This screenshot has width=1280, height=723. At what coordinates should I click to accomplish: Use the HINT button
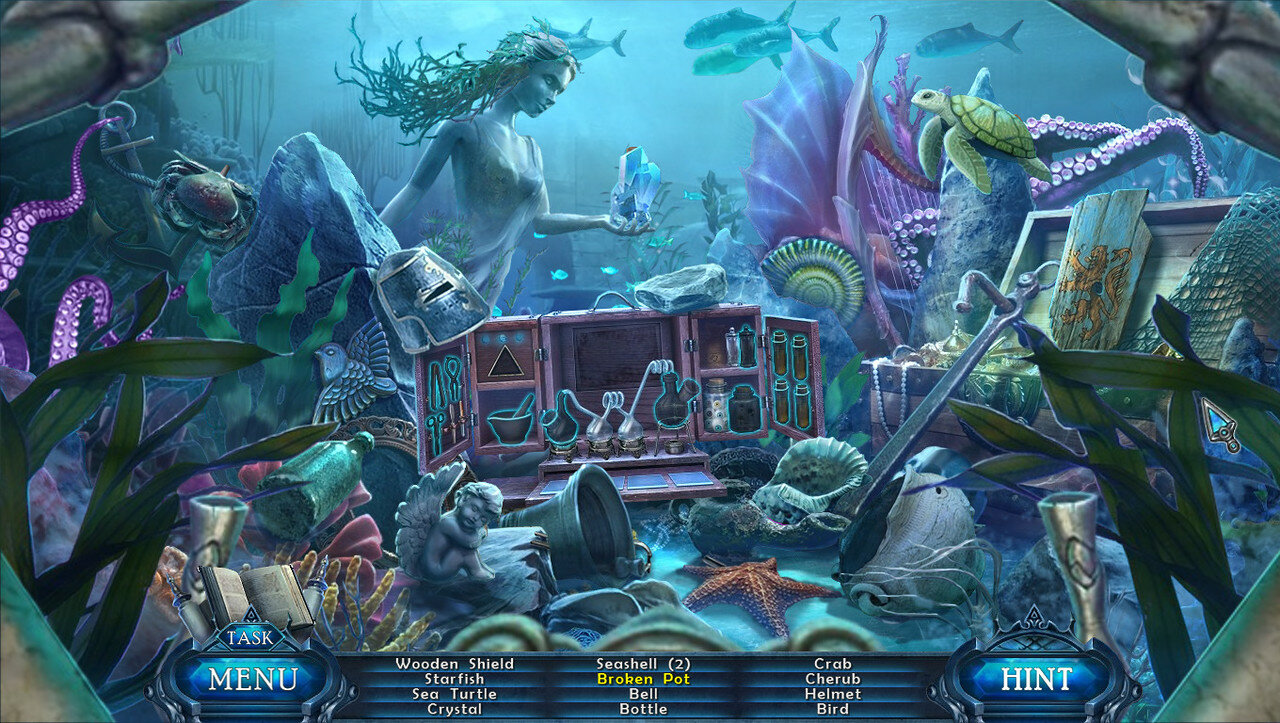(x=1037, y=679)
